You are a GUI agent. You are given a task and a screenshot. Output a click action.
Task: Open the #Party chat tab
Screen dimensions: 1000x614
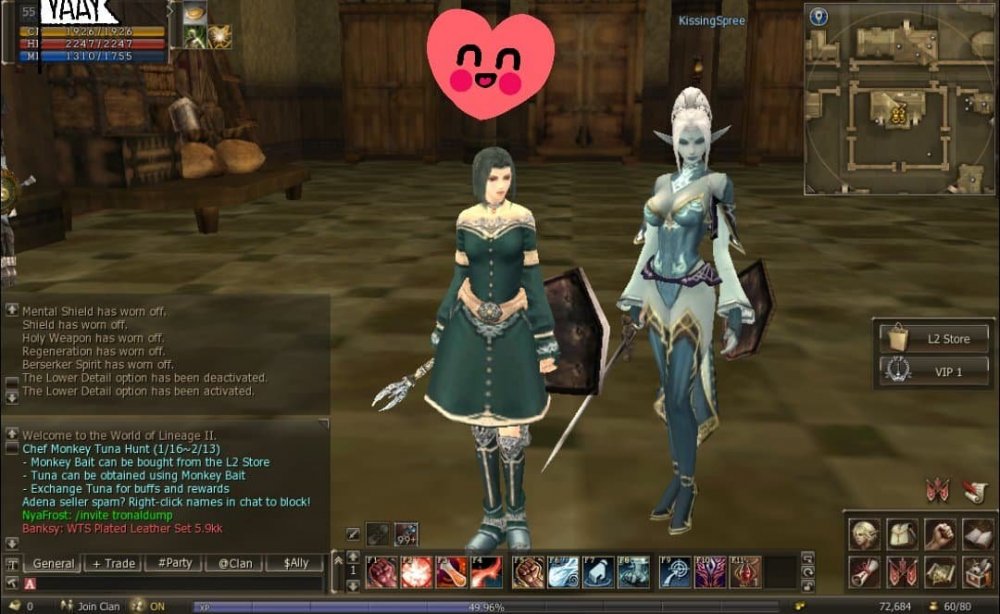[x=174, y=563]
